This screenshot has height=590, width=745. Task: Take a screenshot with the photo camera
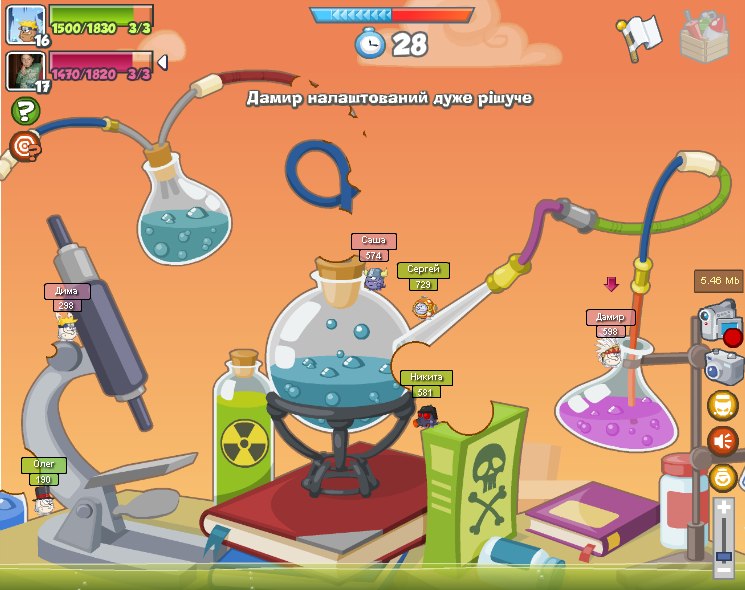pyautogui.click(x=722, y=366)
